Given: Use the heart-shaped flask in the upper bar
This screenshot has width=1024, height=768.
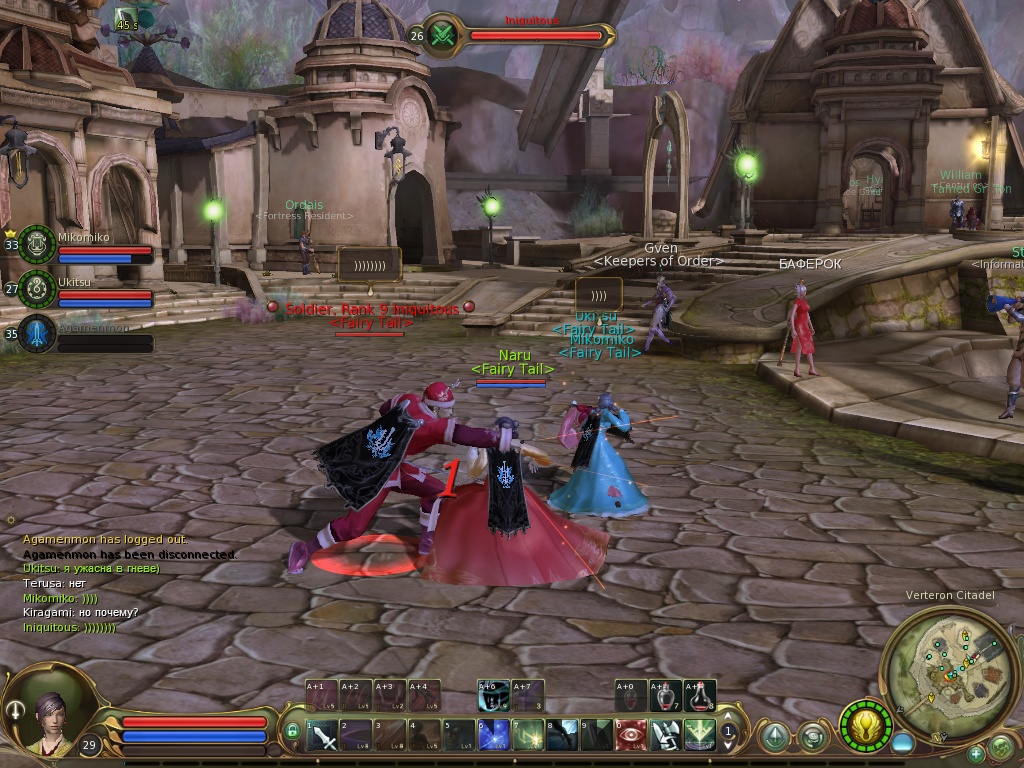Looking at the screenshot, I should point(666,696).
